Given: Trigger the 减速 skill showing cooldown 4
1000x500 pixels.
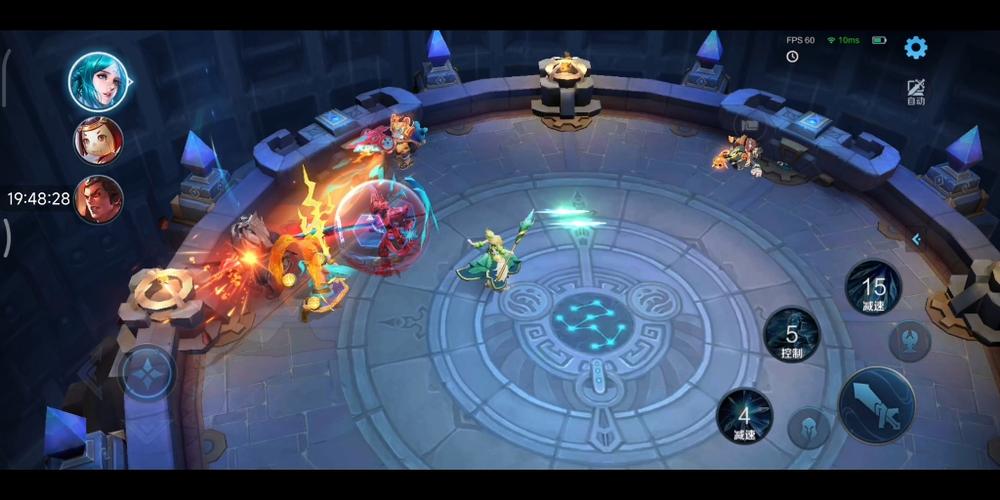Looking at the screenshot, I should click(744, 415).
